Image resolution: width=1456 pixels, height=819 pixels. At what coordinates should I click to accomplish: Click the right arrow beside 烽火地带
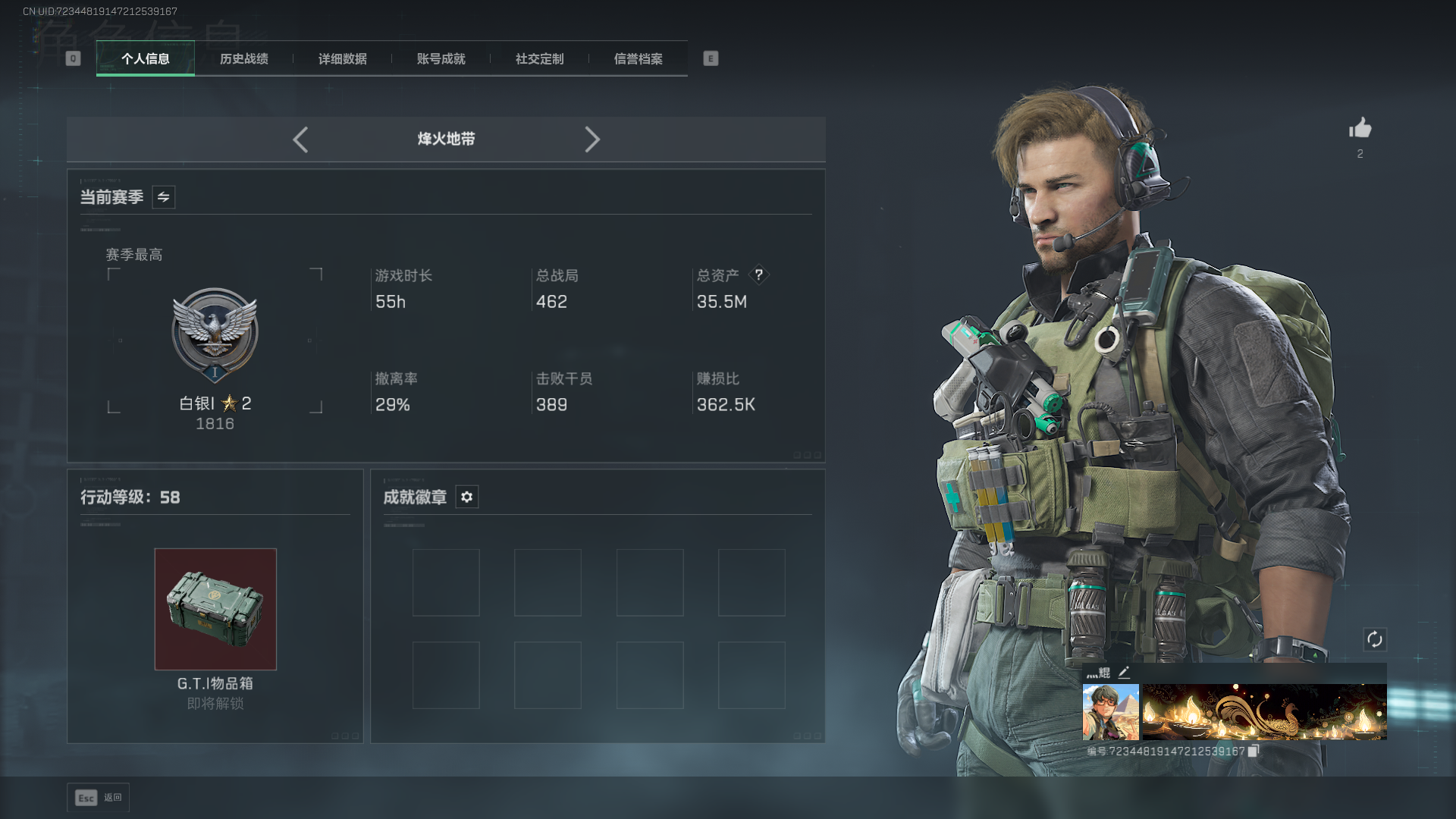click(x=592, y=140)
